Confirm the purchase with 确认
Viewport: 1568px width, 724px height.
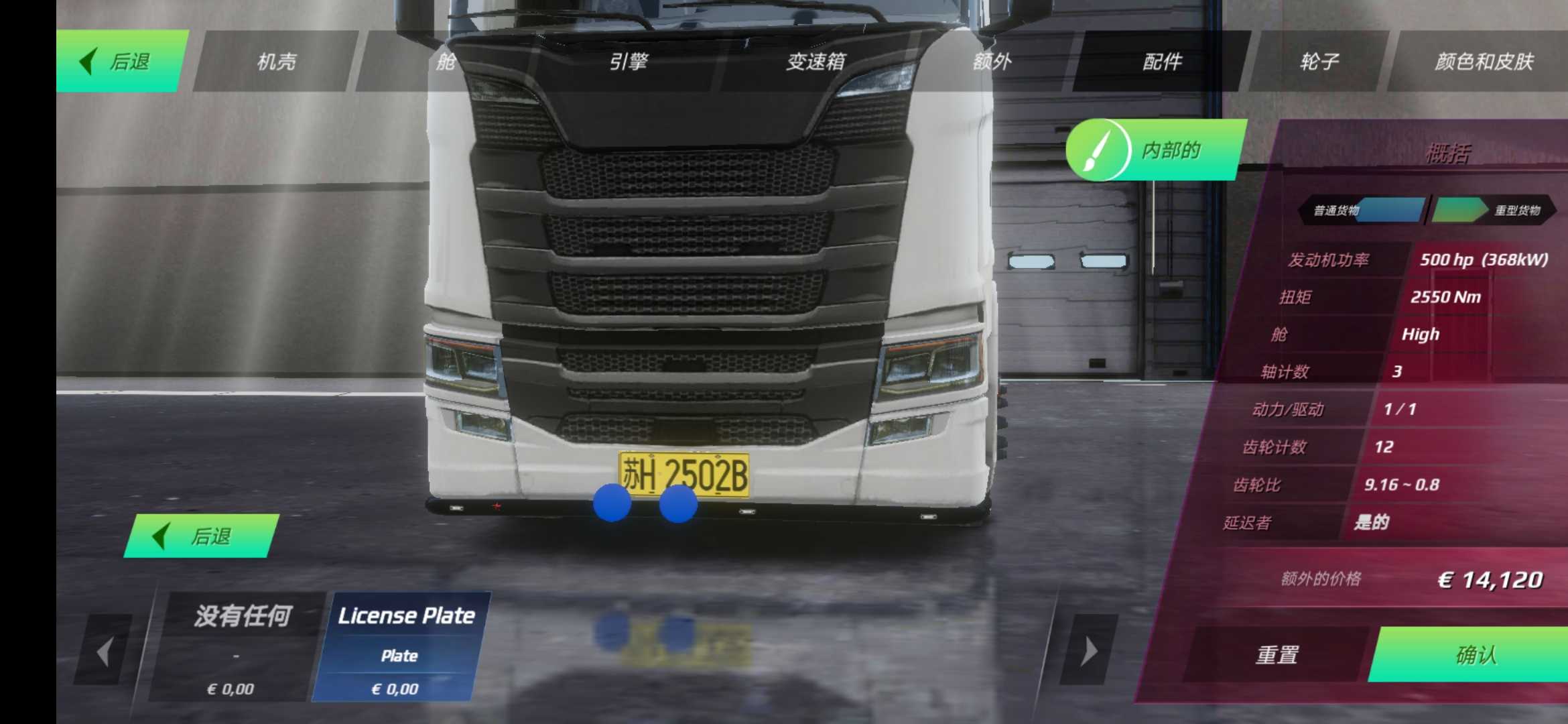pyautogui.click(x=1474, y=654)
